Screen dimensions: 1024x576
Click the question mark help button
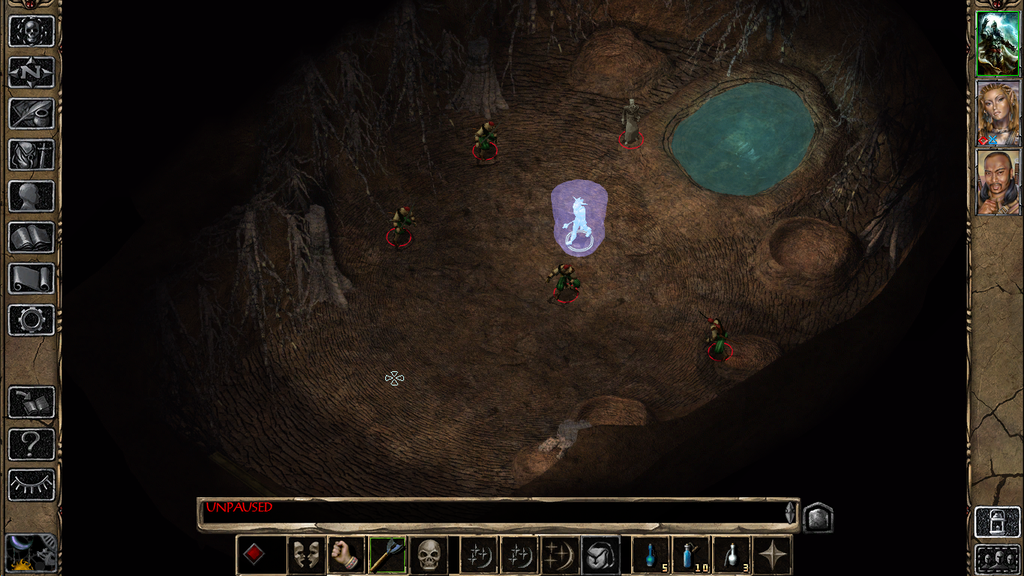click(31, 444)
